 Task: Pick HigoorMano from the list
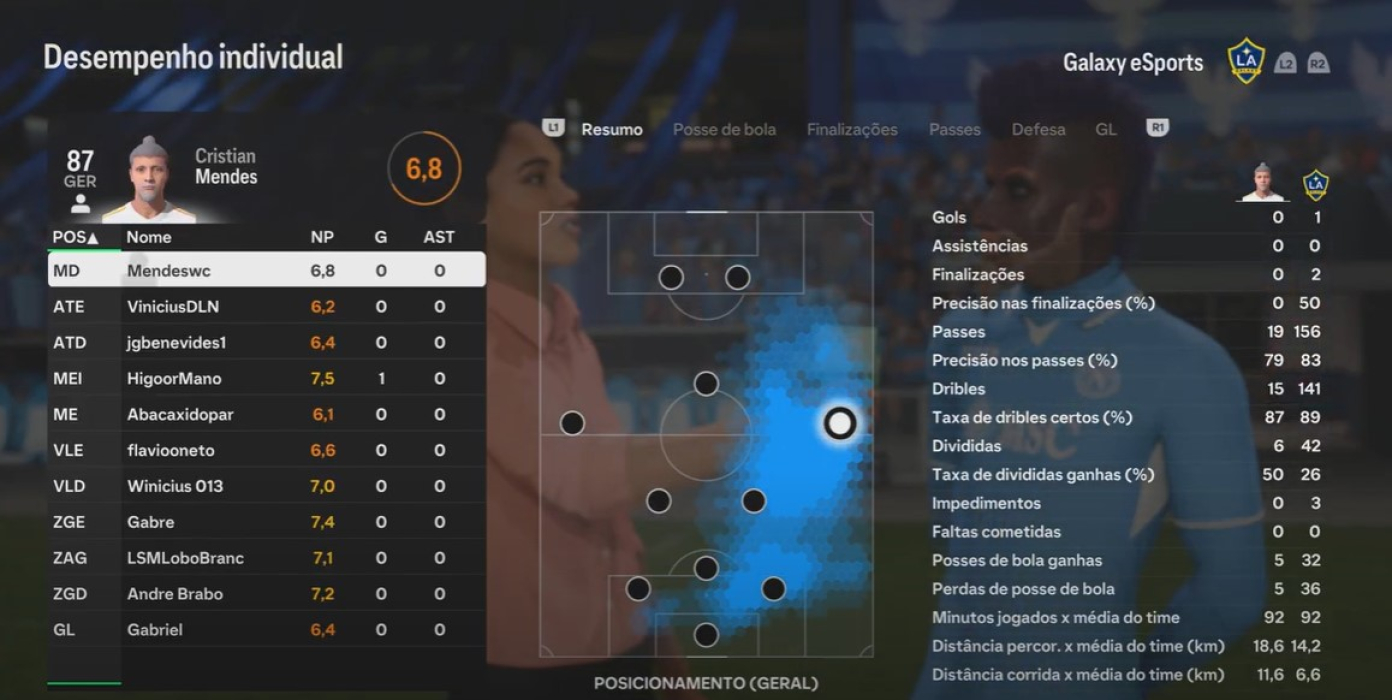tap(266, 378)
